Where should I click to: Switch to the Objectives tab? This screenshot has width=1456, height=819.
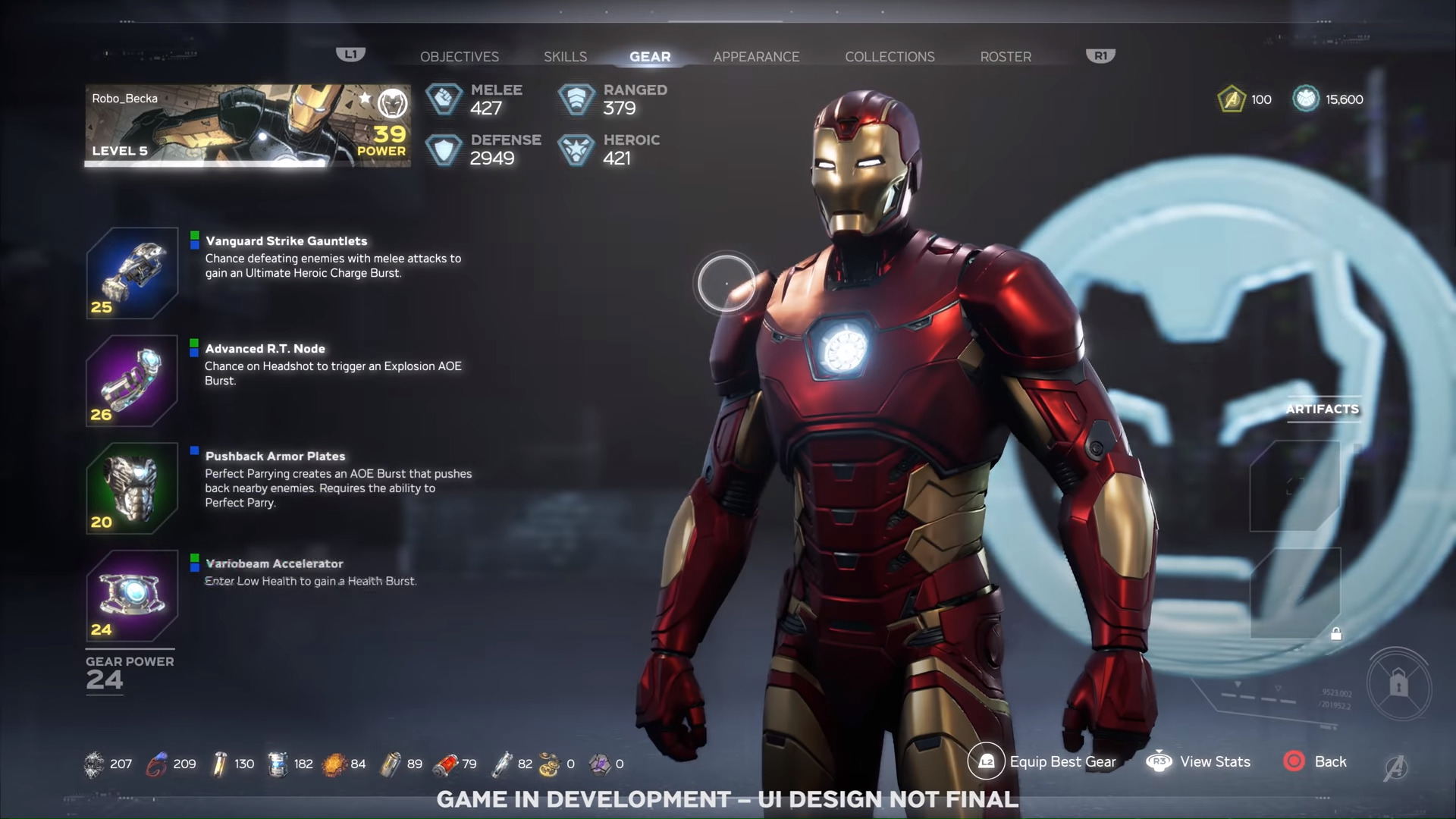tap(460, 57)
